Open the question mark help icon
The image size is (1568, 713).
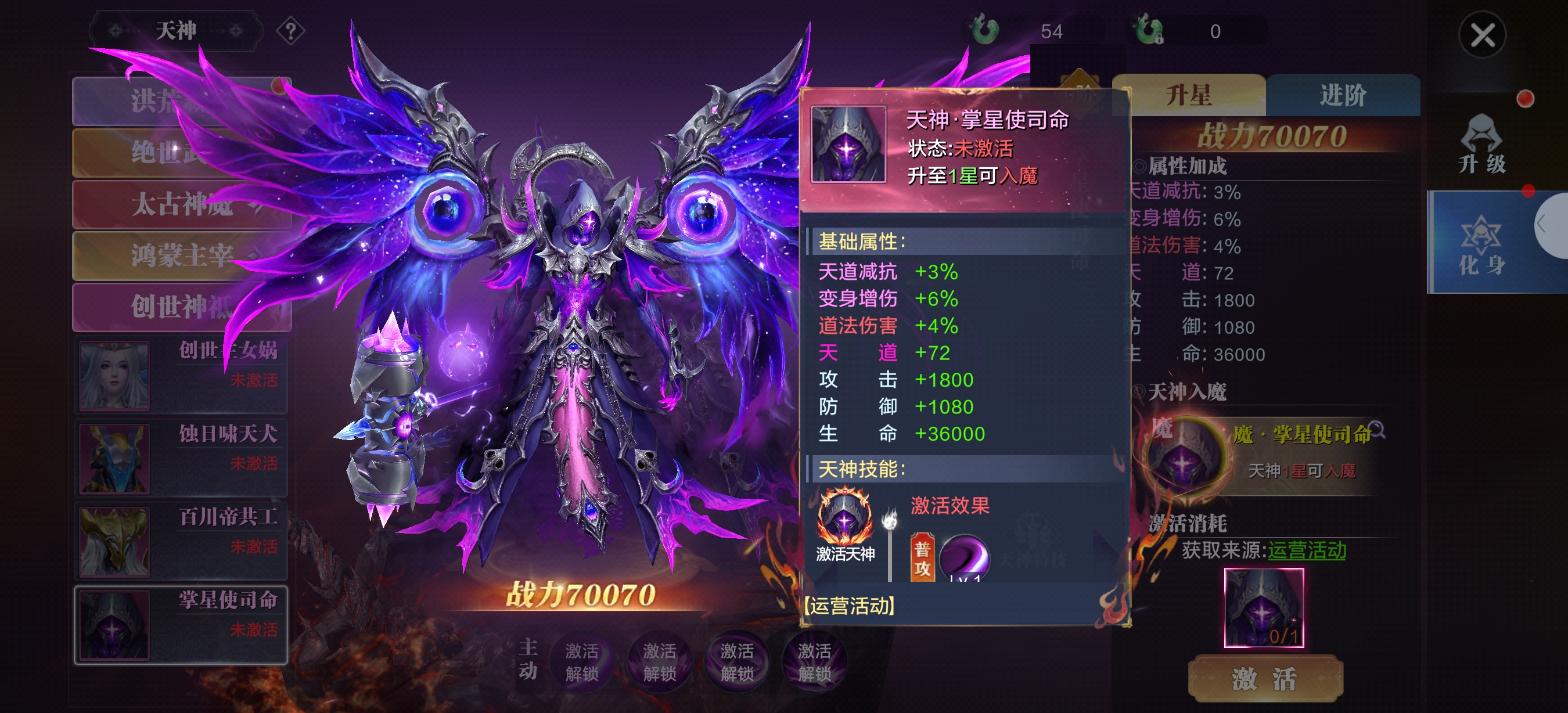point(291,30)
